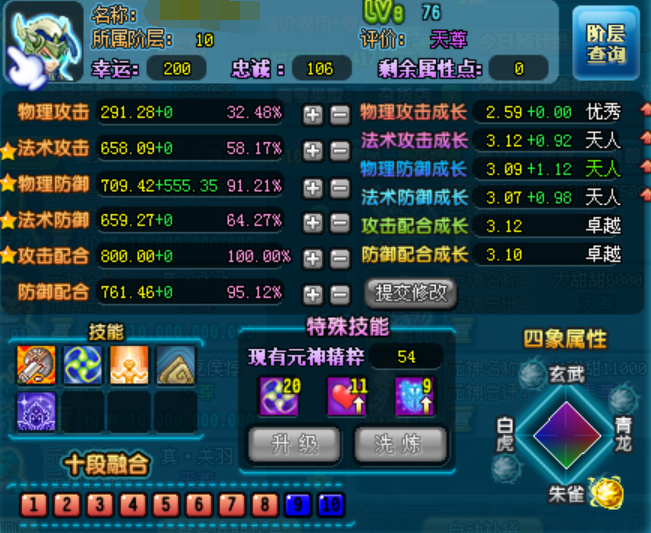651x533 pixels.
Task: Add a point to 法术攻击
Action: [313, 150]
